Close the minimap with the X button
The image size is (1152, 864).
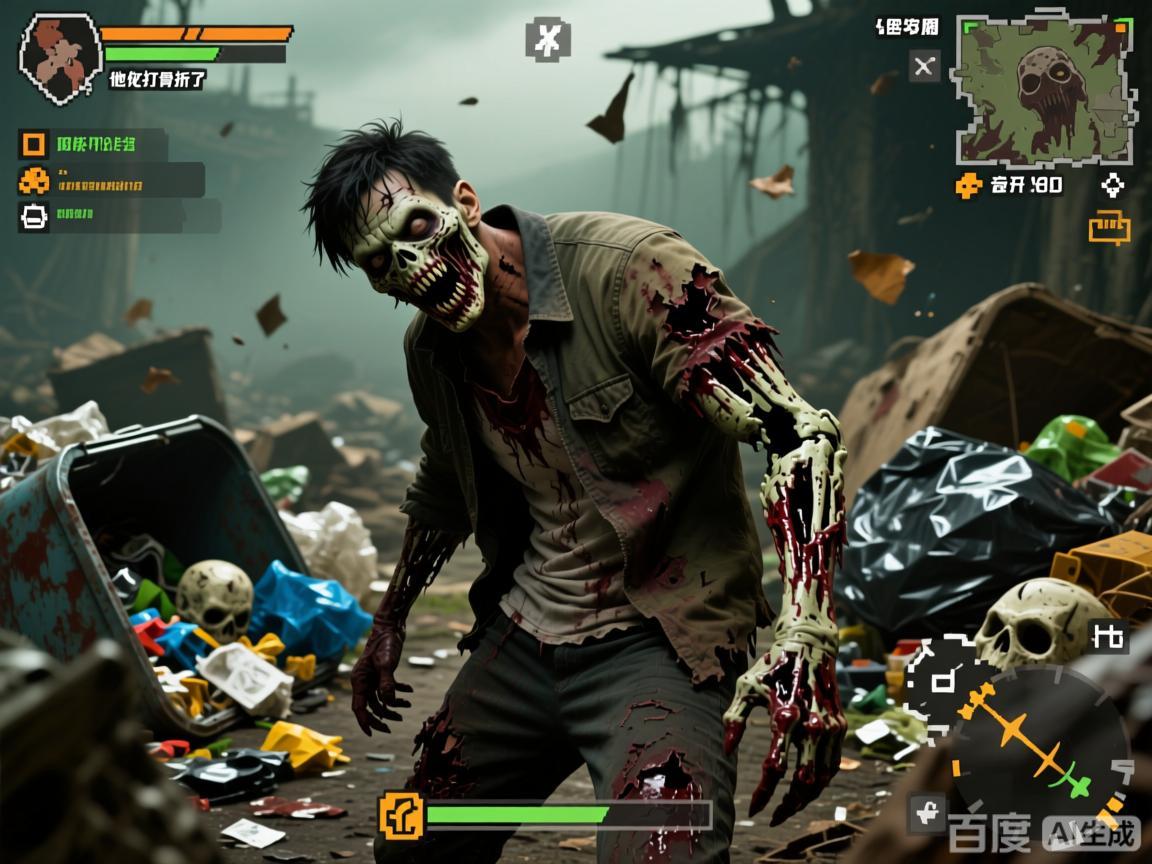click(924, 66)
